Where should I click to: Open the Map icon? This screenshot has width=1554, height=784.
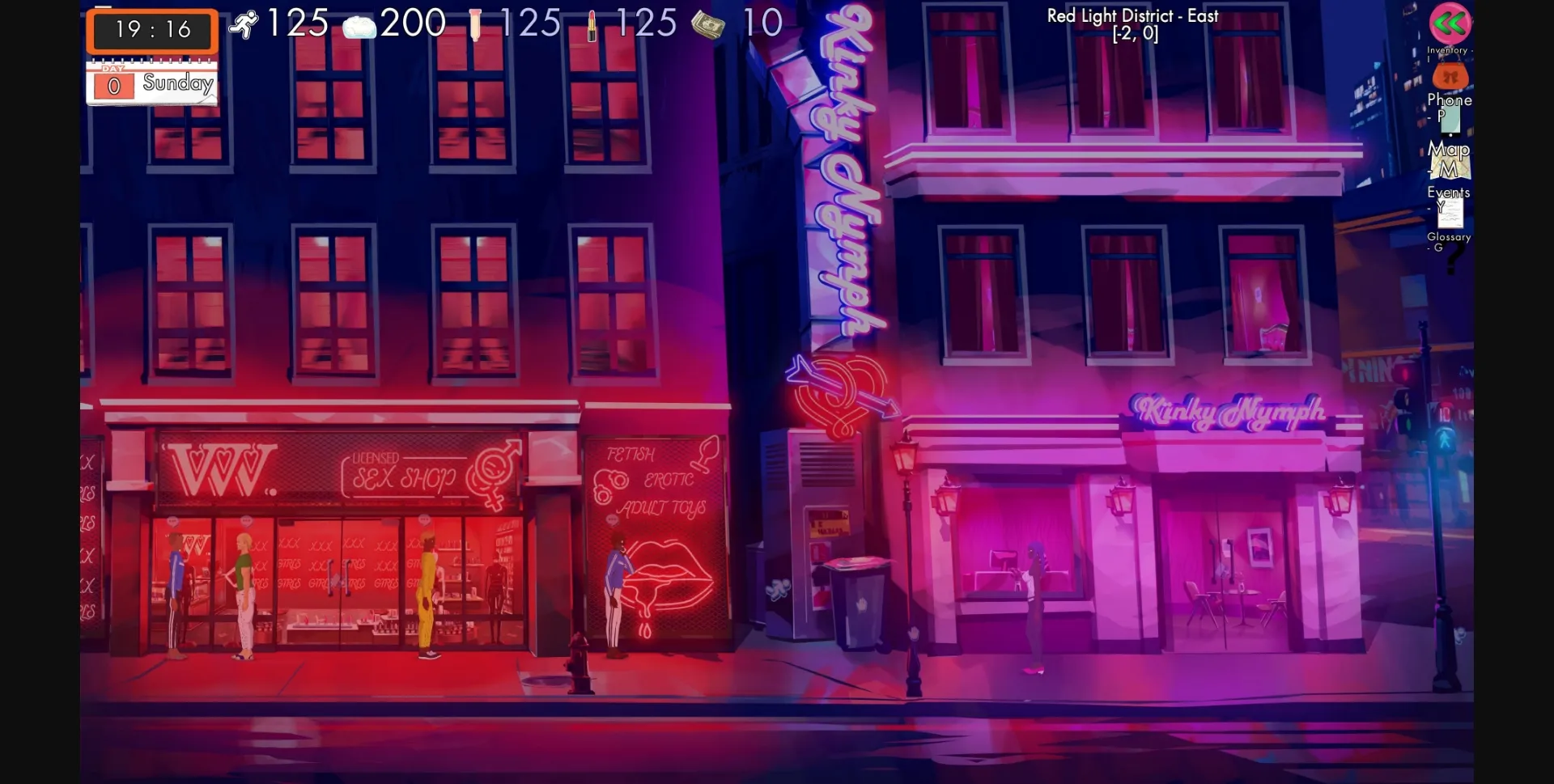(x=1450, y=166)
